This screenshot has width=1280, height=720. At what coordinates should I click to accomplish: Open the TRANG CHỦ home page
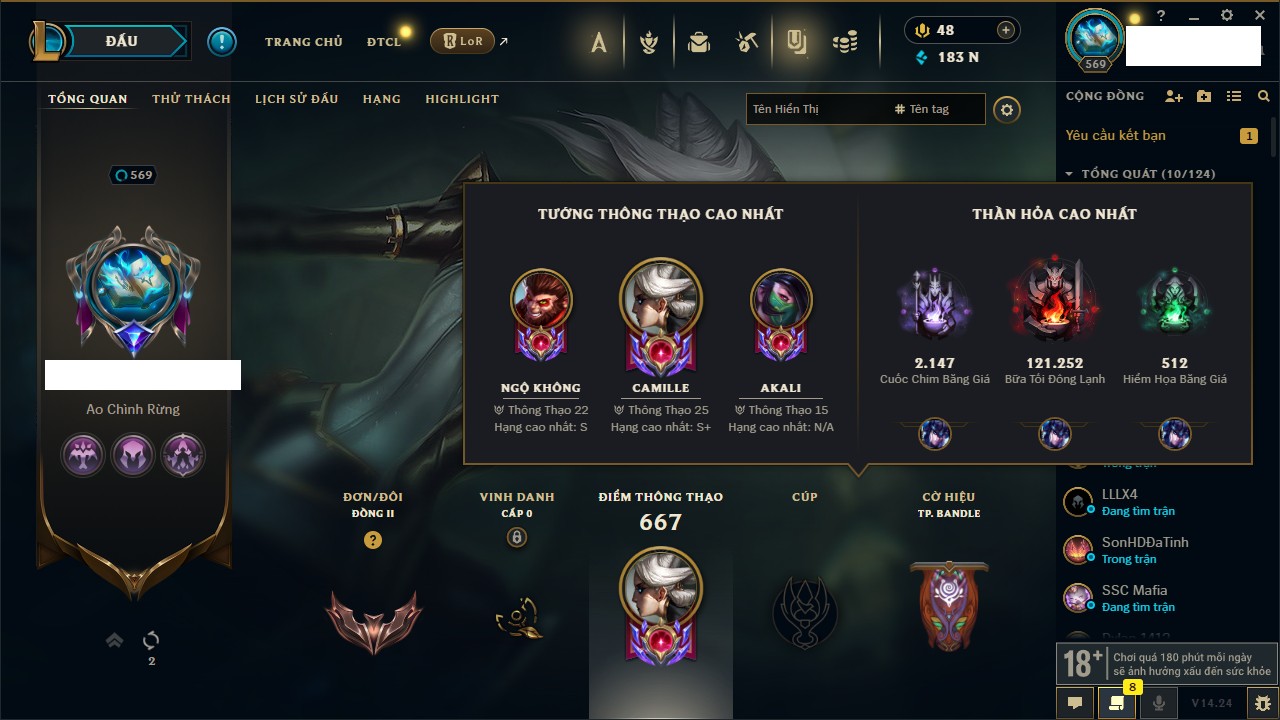303,42
